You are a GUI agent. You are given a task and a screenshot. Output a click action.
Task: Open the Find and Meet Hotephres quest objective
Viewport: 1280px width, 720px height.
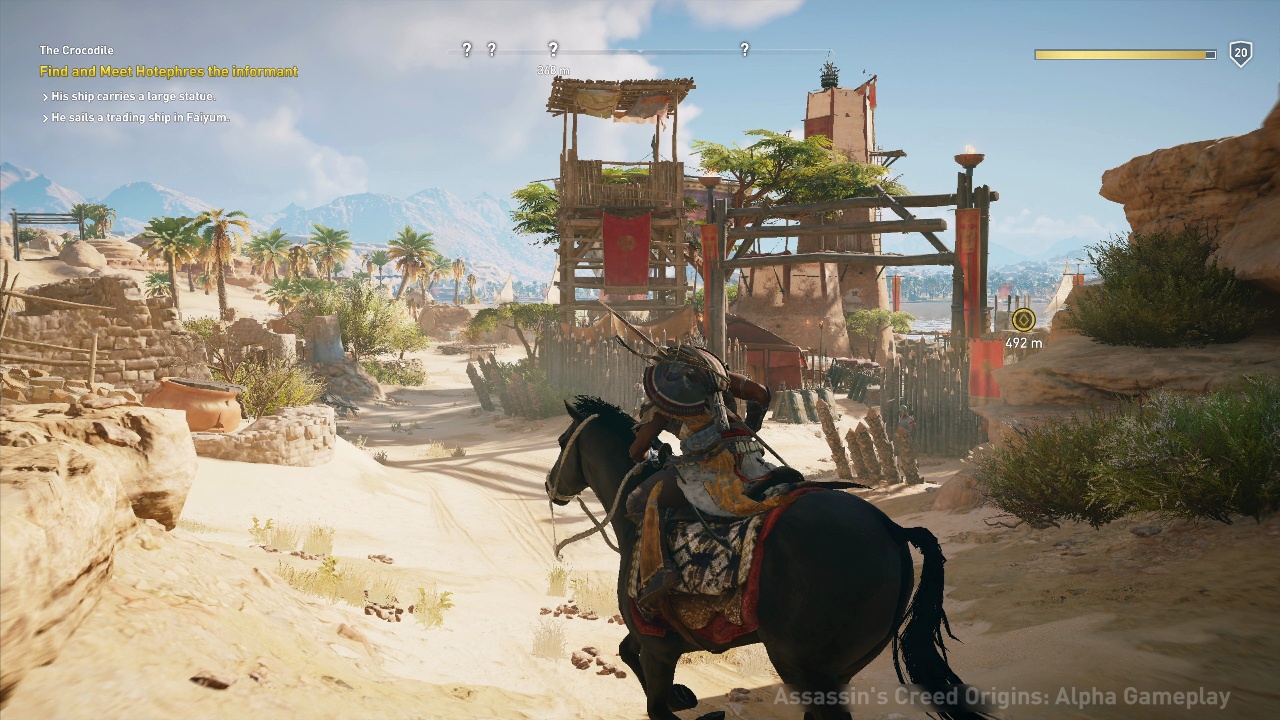click(168, 72)
